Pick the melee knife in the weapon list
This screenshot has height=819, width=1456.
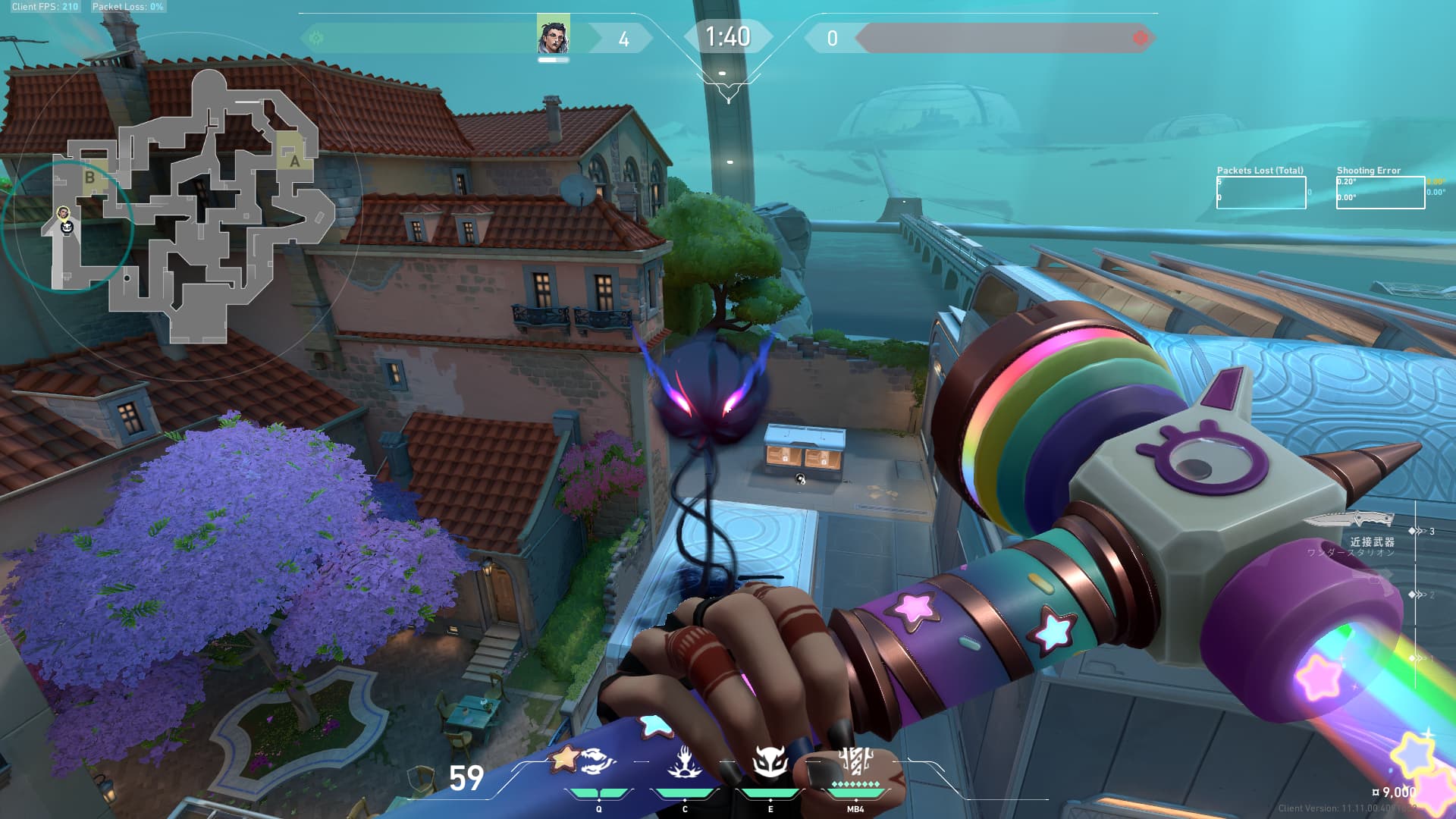(x=1351, y=520)
